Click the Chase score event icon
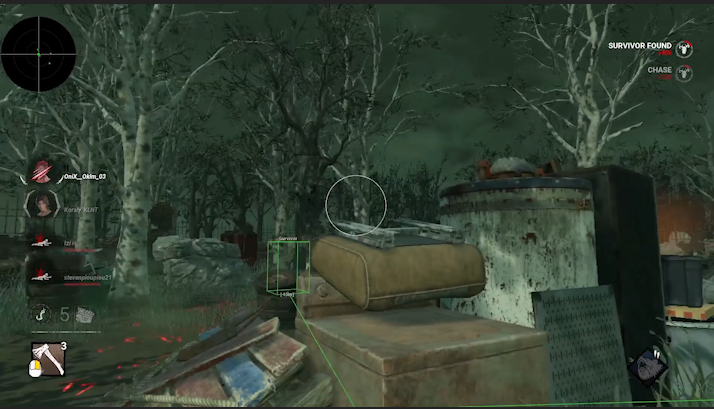 [x=684, y=72]
